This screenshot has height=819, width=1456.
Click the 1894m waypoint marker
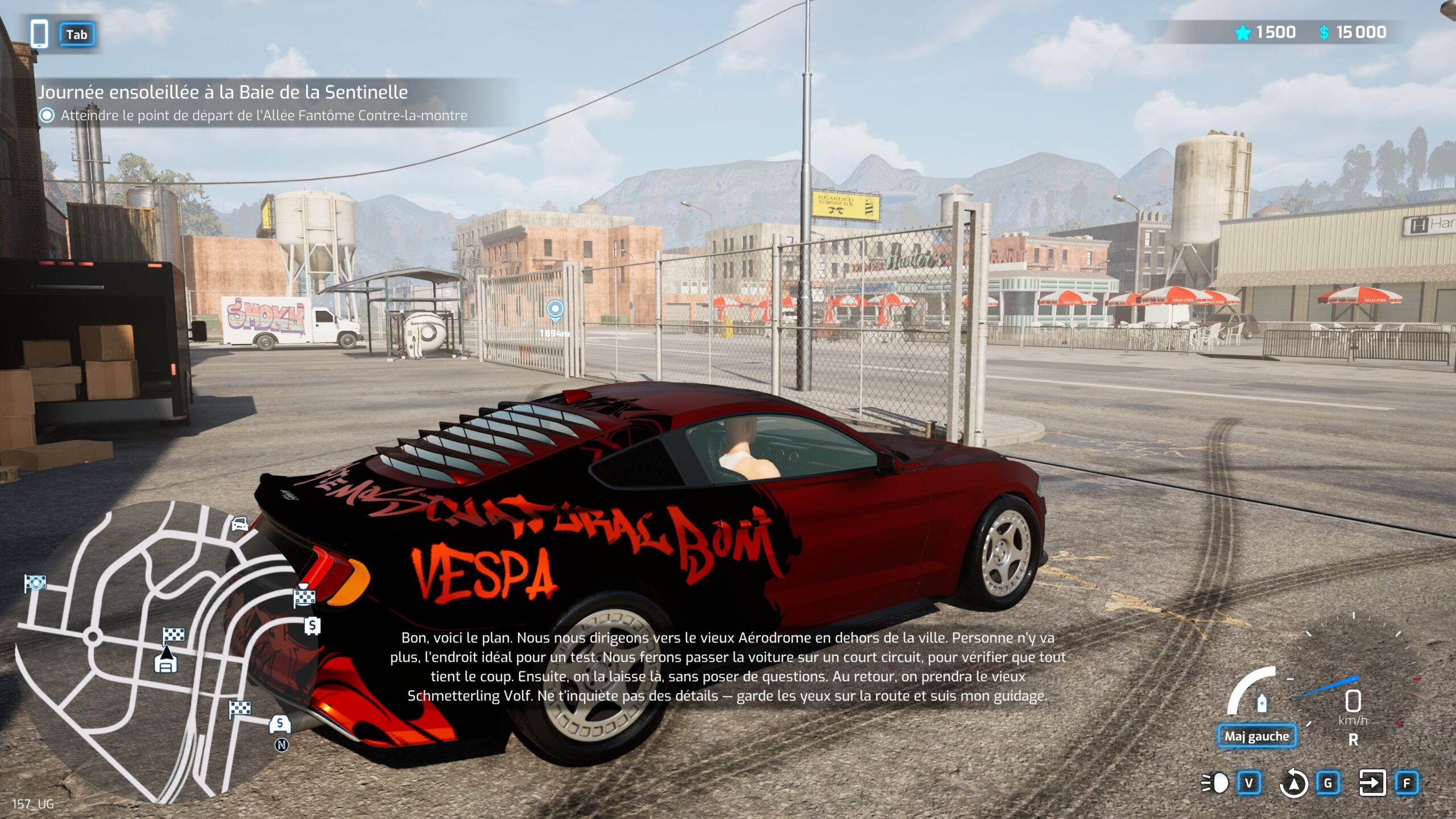tap(555, 311)
